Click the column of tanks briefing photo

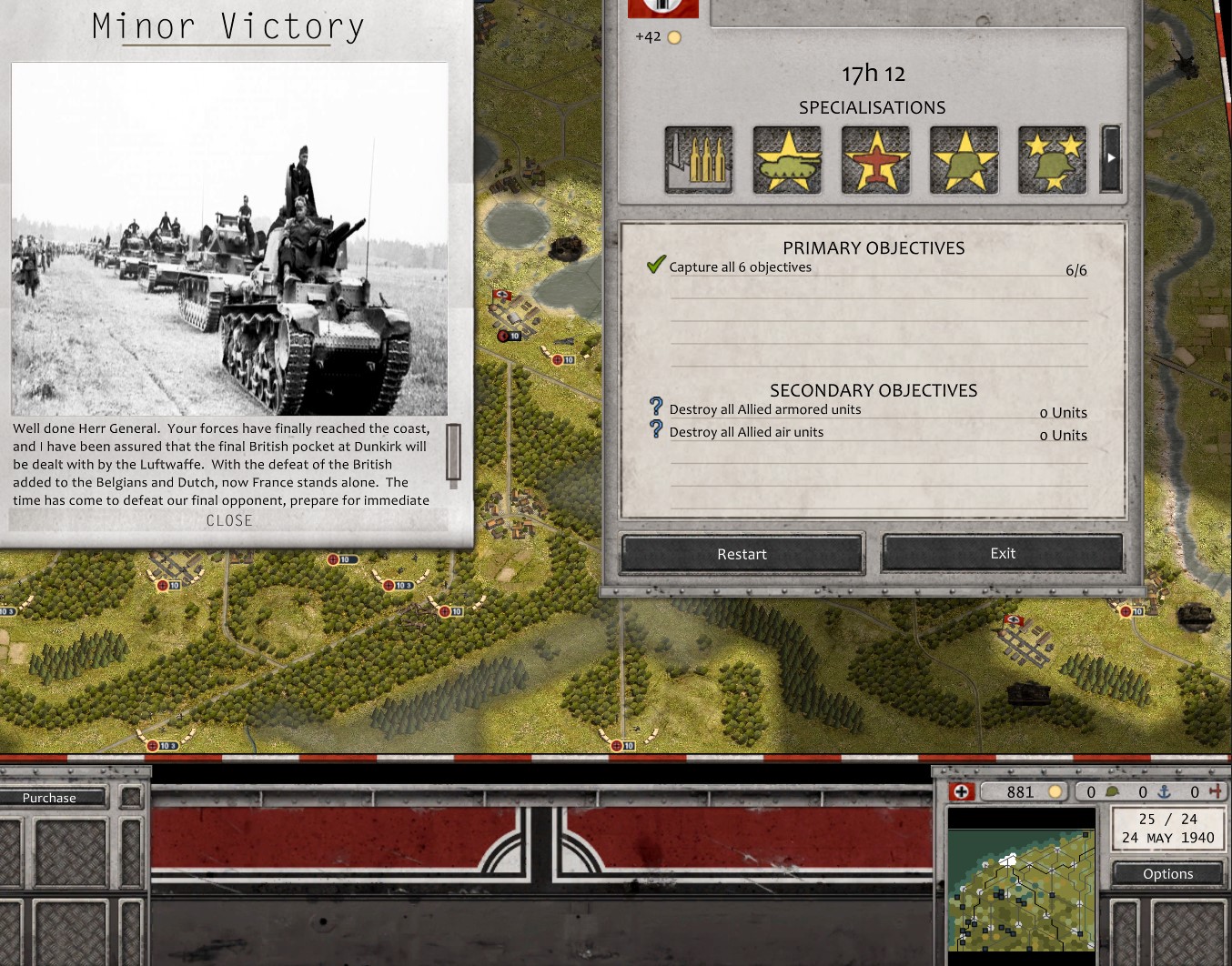coord(229,238)
